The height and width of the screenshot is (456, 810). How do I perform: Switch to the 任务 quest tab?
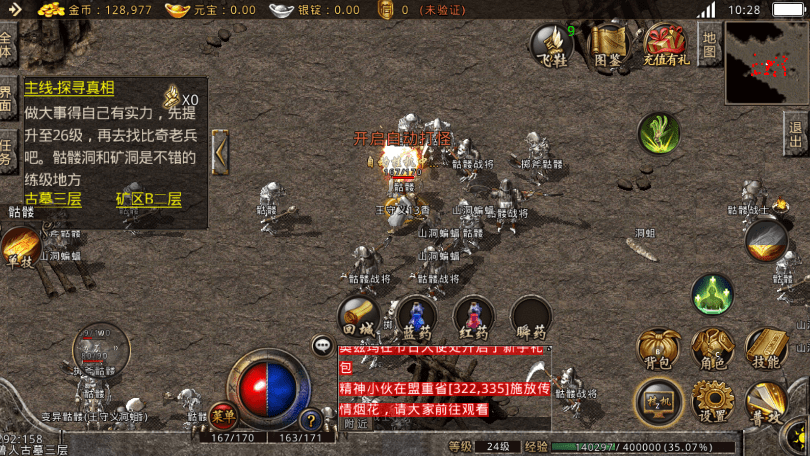pyautogui.click(x=8, y=152)
